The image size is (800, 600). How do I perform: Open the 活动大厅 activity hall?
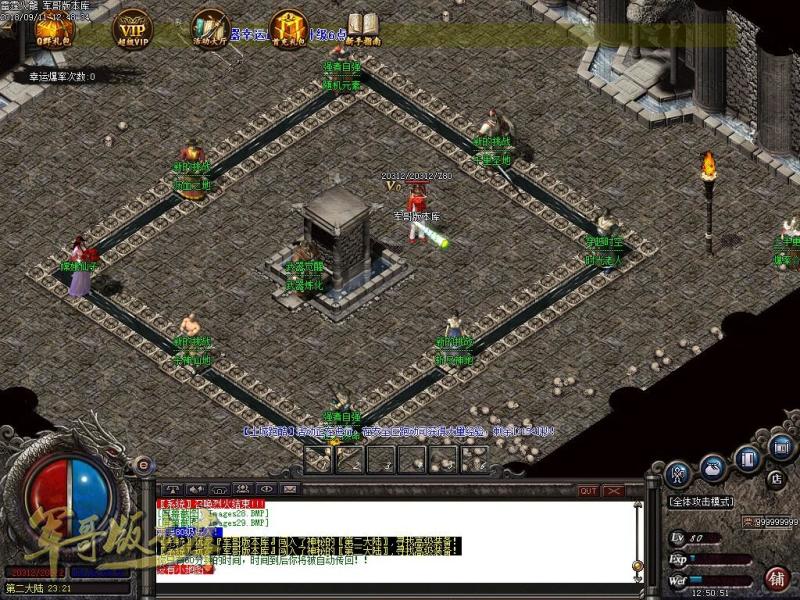click(211, 28)
